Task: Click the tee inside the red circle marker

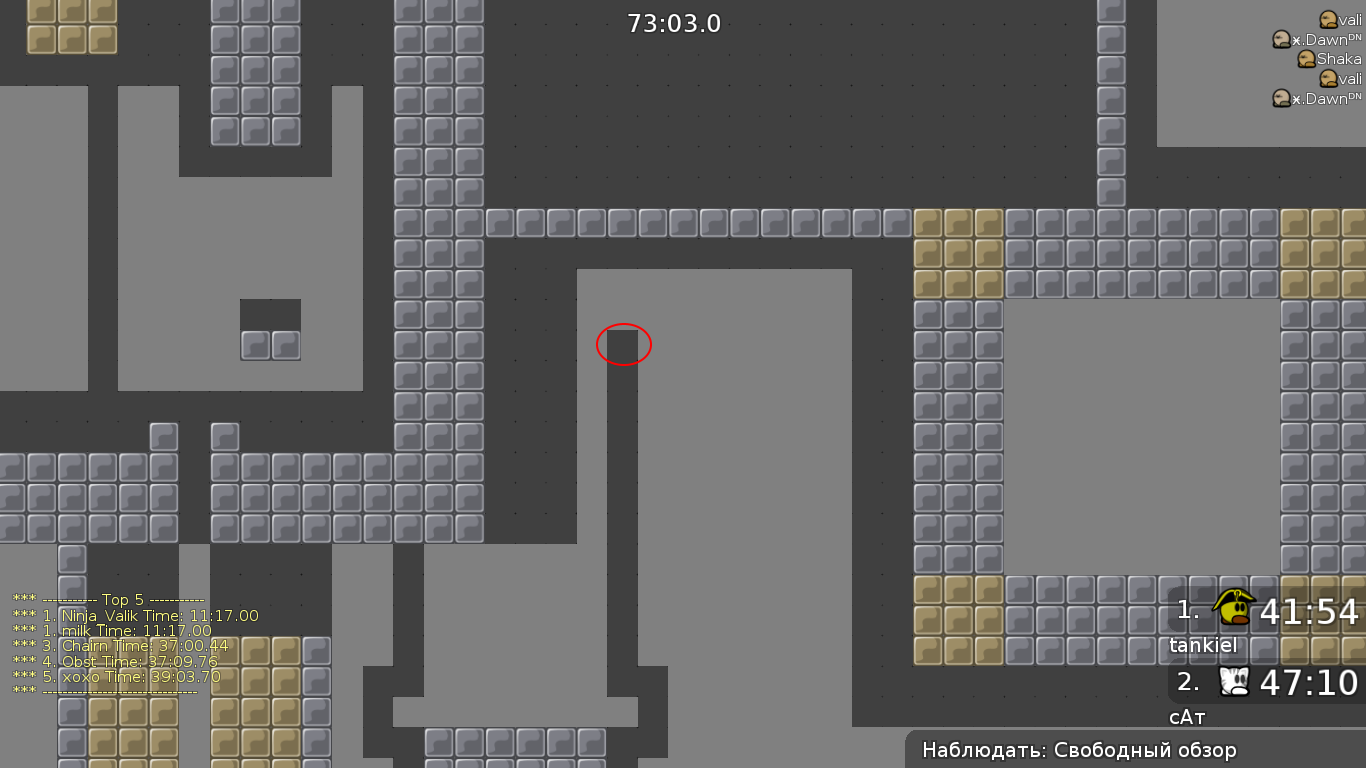Action: pos(623,344)
